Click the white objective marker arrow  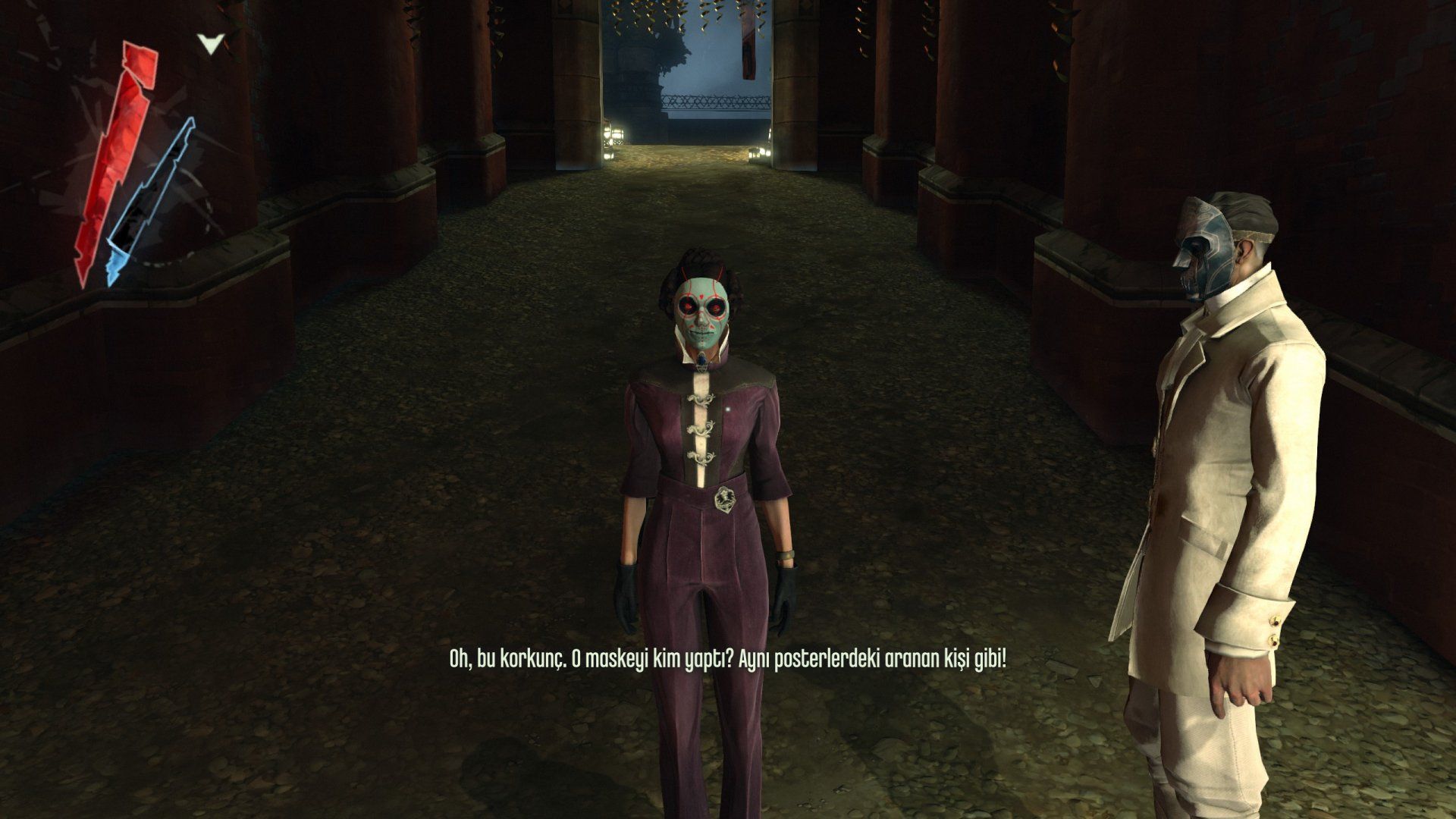click(211, 44)
